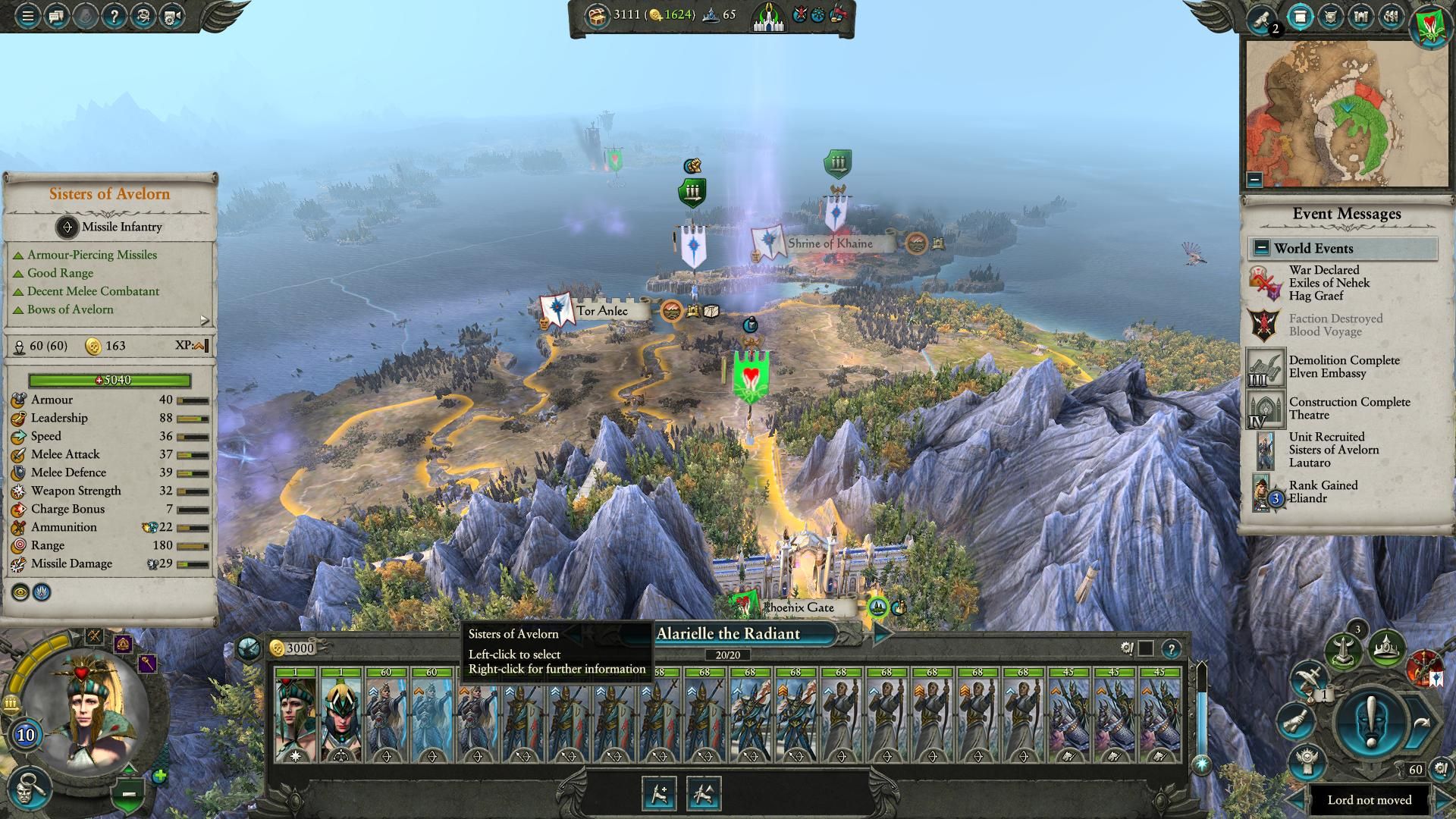
Task: Open the chat speech-bubble button
Action: (56, 16)
